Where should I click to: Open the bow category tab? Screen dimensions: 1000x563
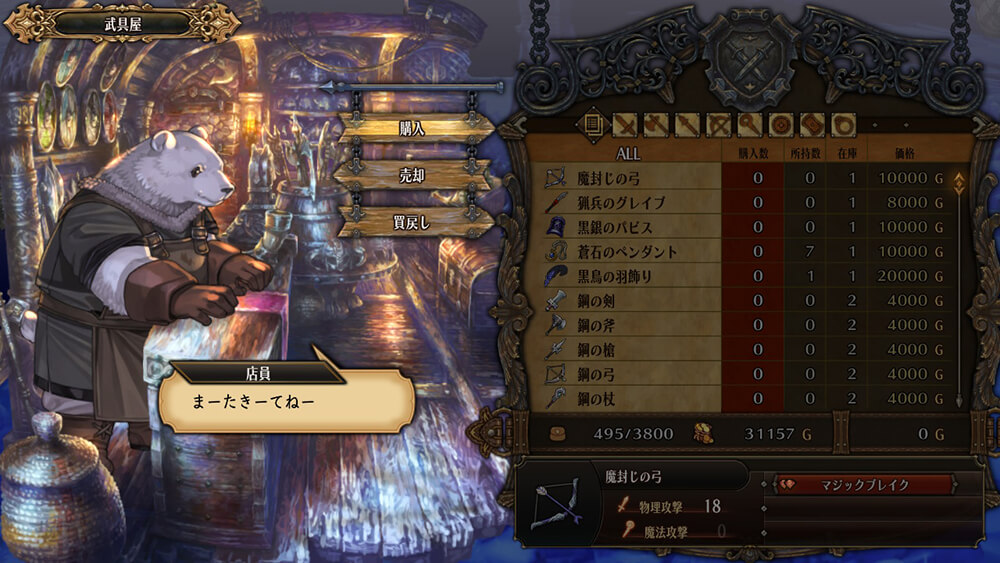coord(718,124)
